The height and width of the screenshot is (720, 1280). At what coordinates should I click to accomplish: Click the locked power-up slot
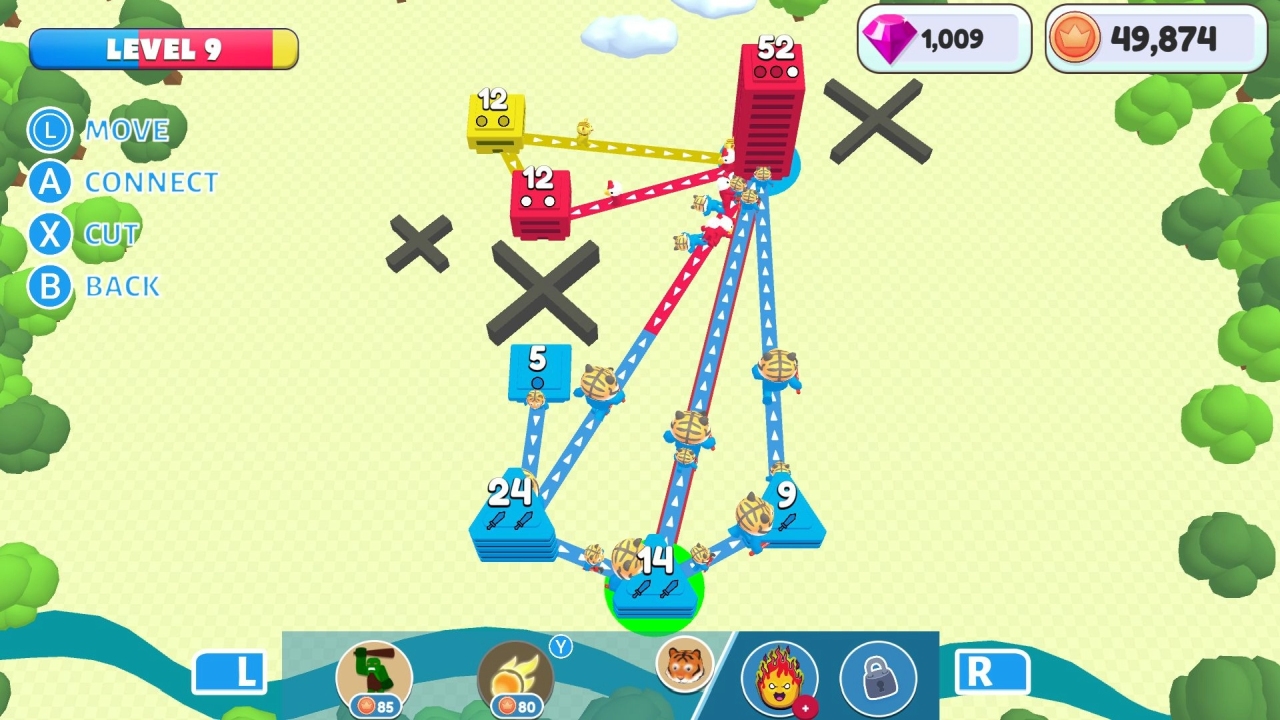879,678
